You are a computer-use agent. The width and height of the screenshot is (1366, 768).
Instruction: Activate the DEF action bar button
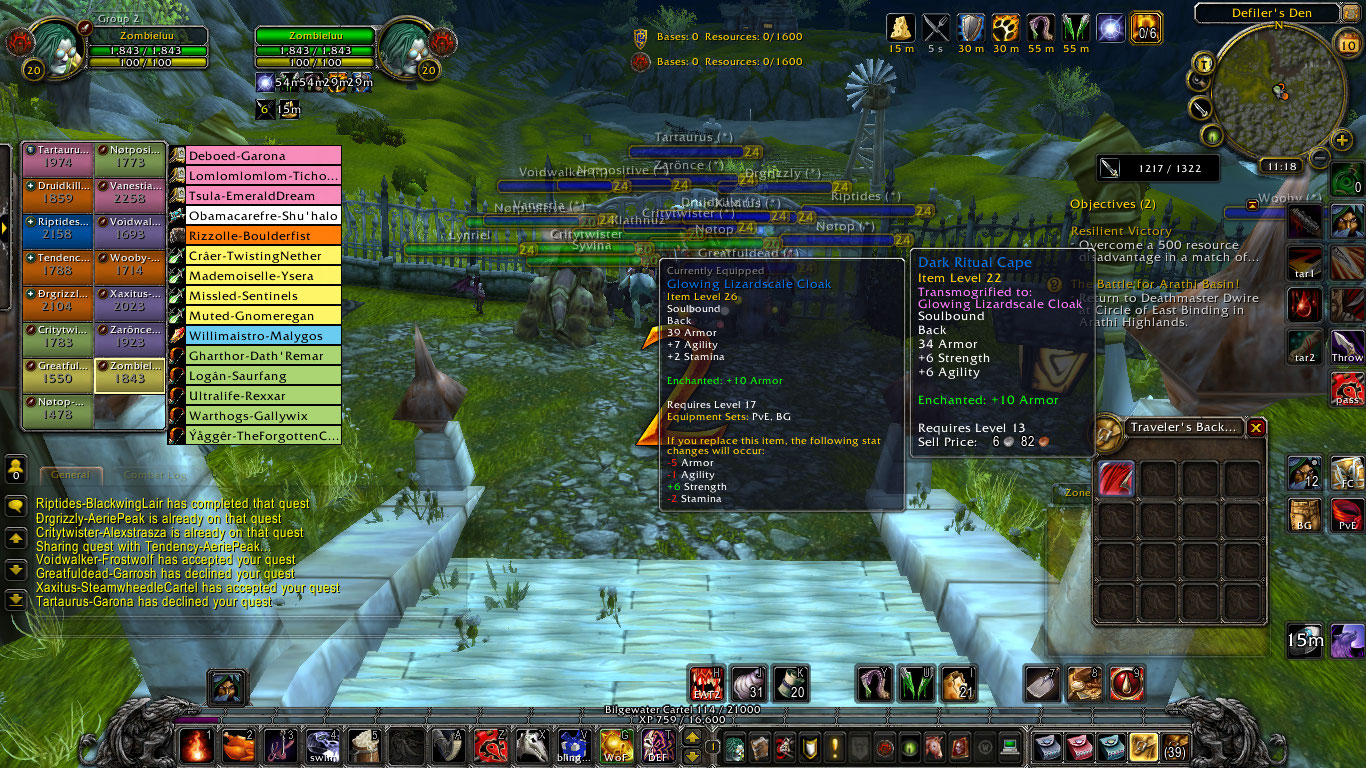(x=657, y=746)
